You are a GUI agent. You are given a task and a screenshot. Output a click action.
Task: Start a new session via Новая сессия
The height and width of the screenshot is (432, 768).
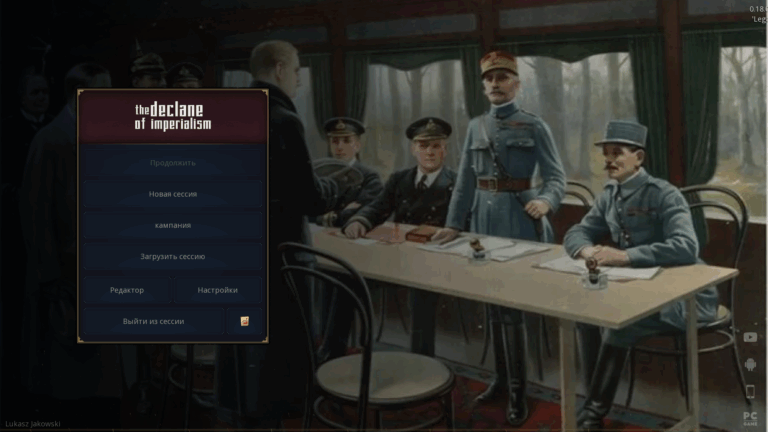click(172, 194)
